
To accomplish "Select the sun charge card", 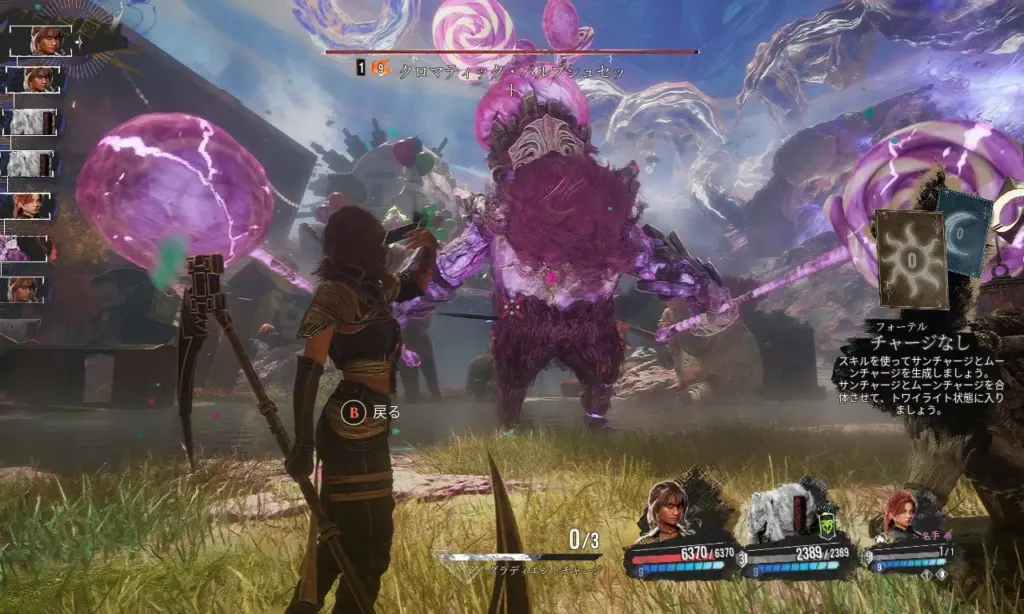I will pos(911,258).
